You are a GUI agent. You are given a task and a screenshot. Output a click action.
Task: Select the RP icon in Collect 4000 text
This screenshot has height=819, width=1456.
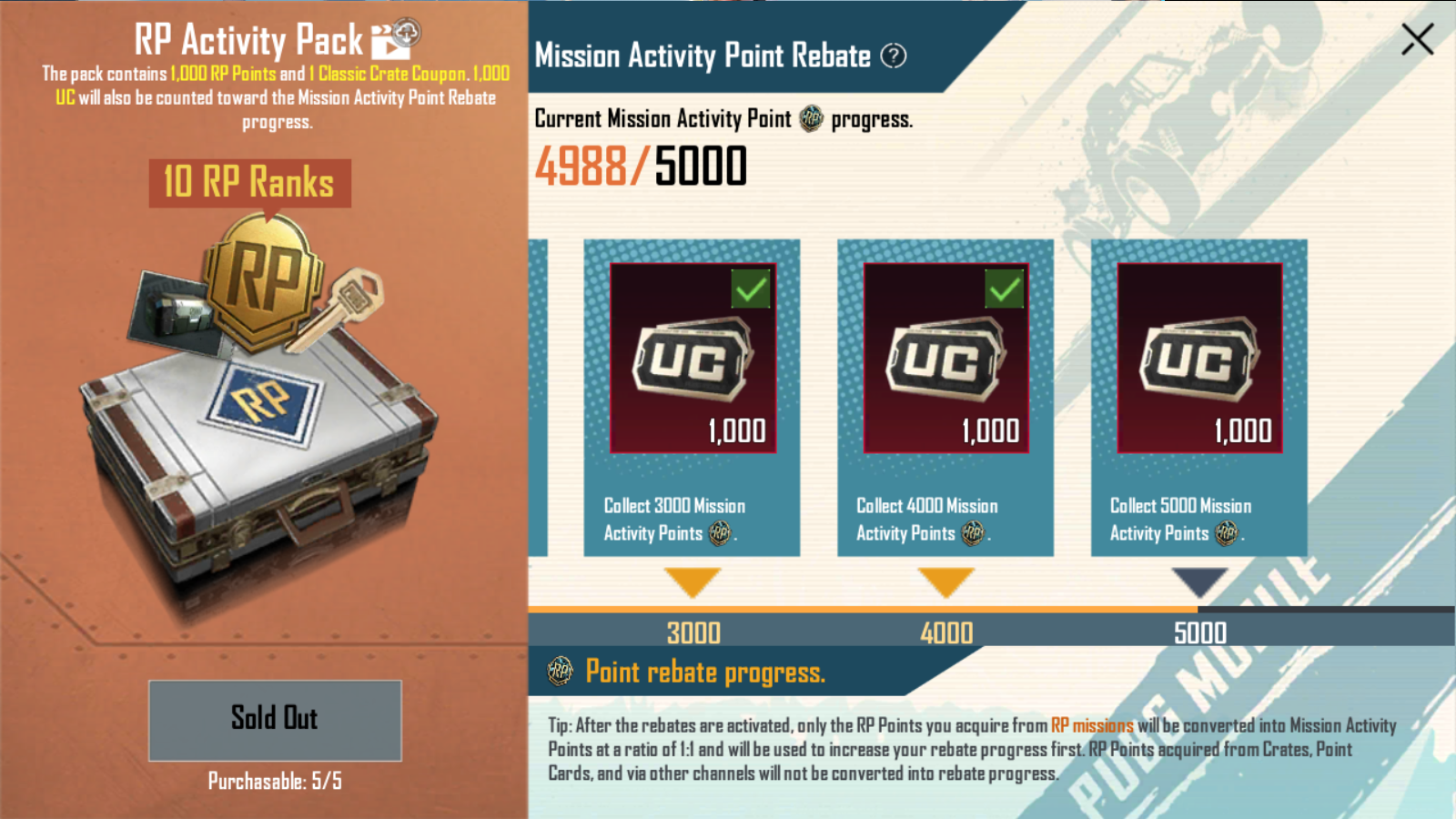pos(971,535)
